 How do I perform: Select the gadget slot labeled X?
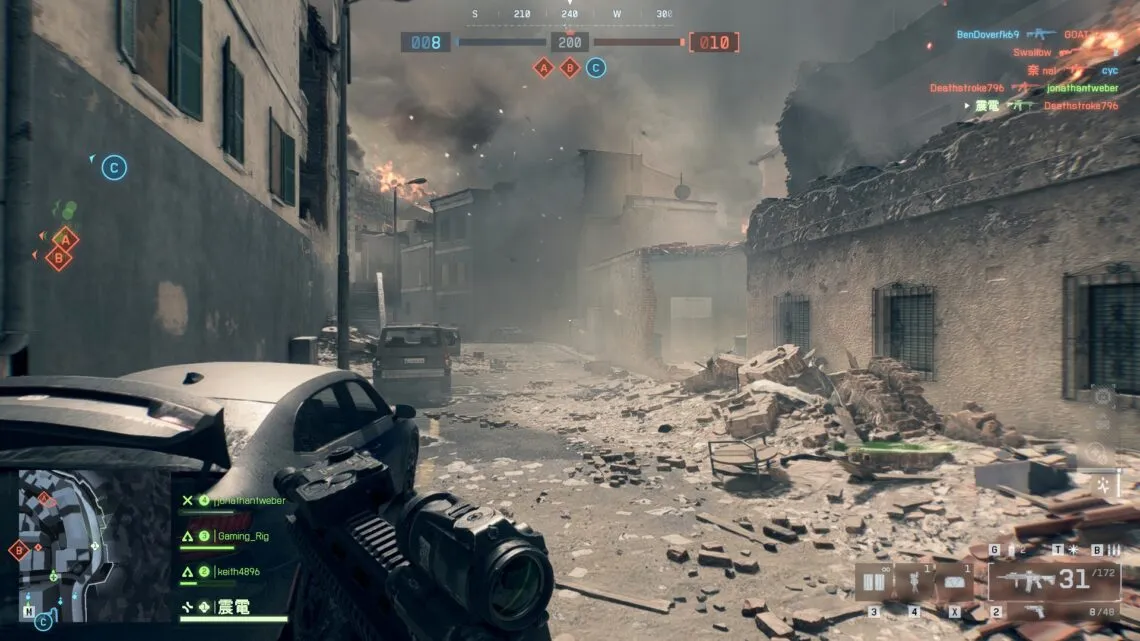click(x=954, y=582)
